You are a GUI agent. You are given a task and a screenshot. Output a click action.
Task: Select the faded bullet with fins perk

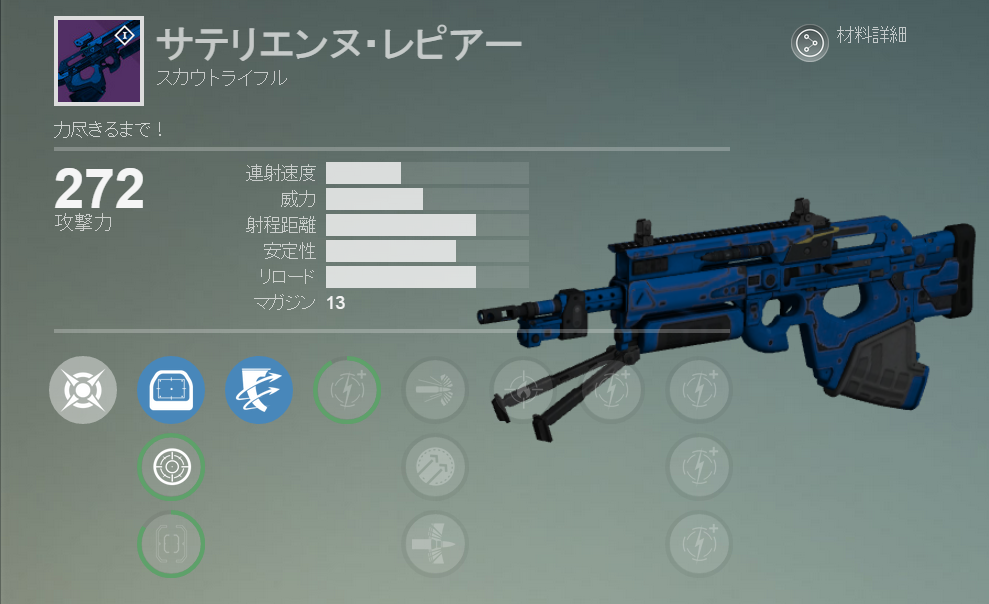click(435, 545)
